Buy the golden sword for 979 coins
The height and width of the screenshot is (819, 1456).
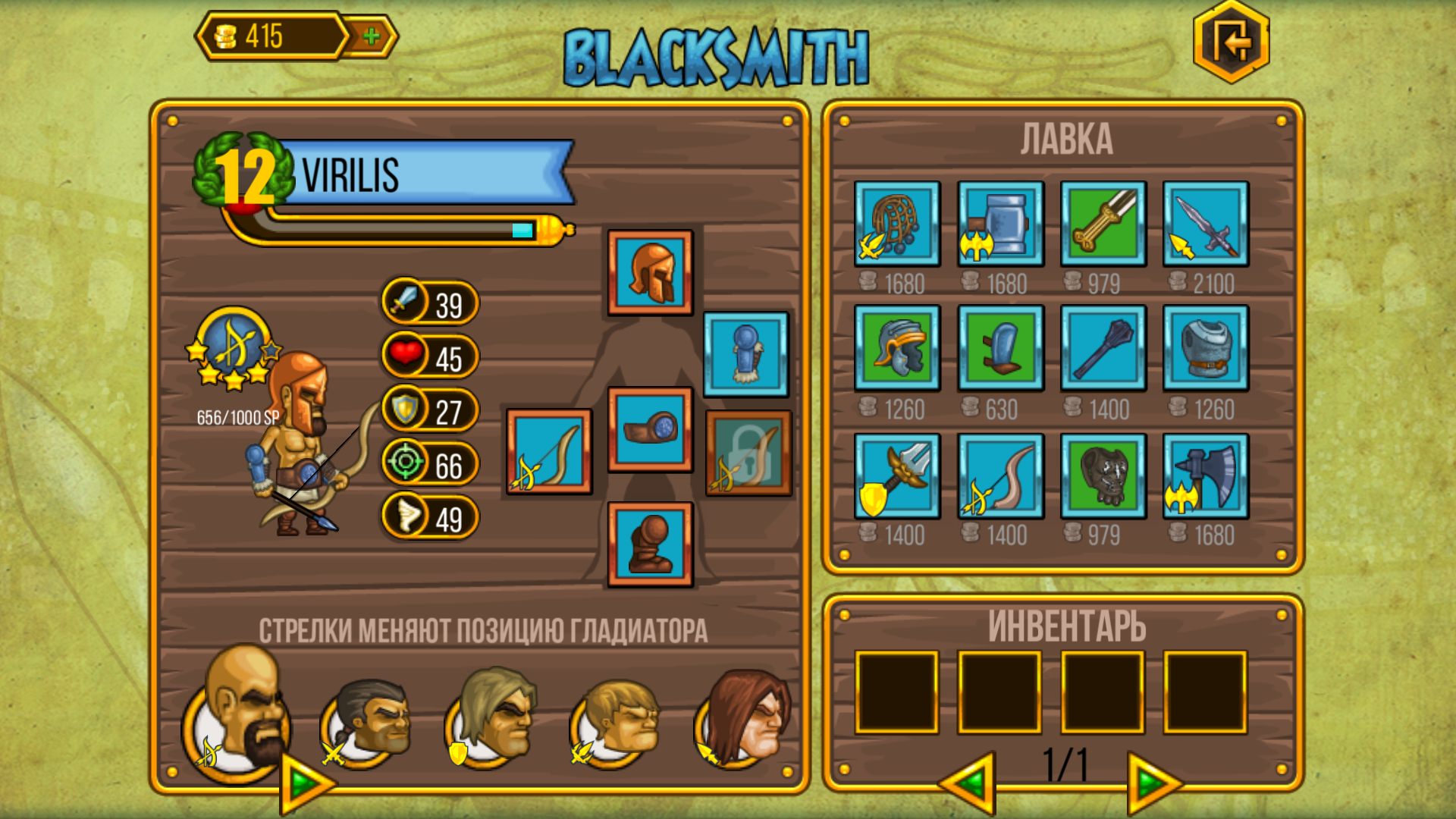click(x=1102, y=225)
